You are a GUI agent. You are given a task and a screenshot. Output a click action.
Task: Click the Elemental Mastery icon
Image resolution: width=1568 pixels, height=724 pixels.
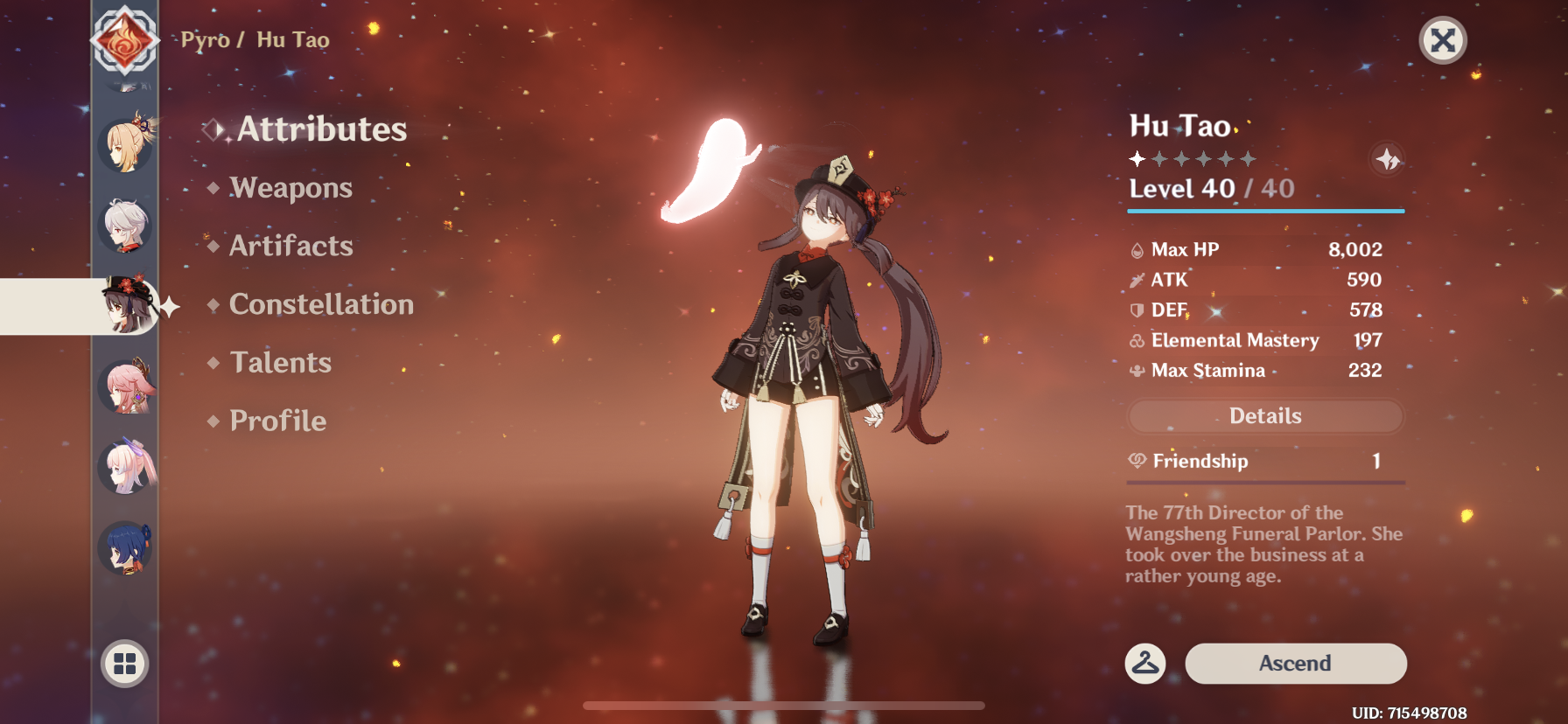1137,340
